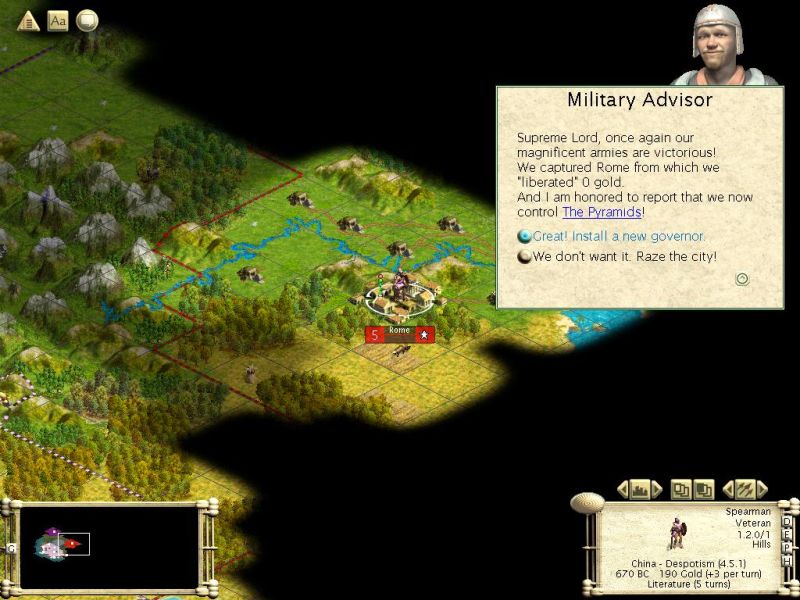The image size is (800, 600).
Task: Select previous unit with left arrow
Action: pyautogui.click(x=729, y=489)
